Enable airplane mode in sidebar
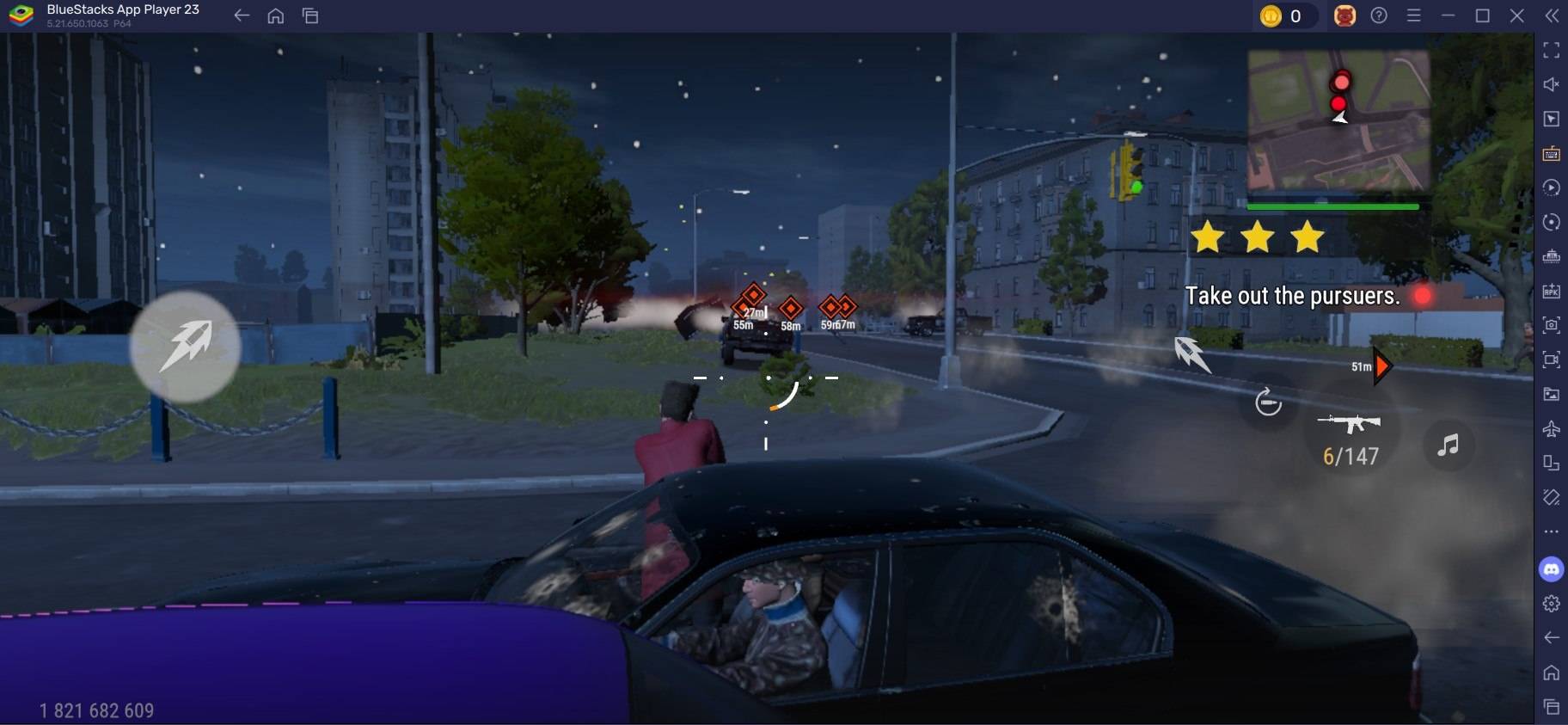 1552,428
